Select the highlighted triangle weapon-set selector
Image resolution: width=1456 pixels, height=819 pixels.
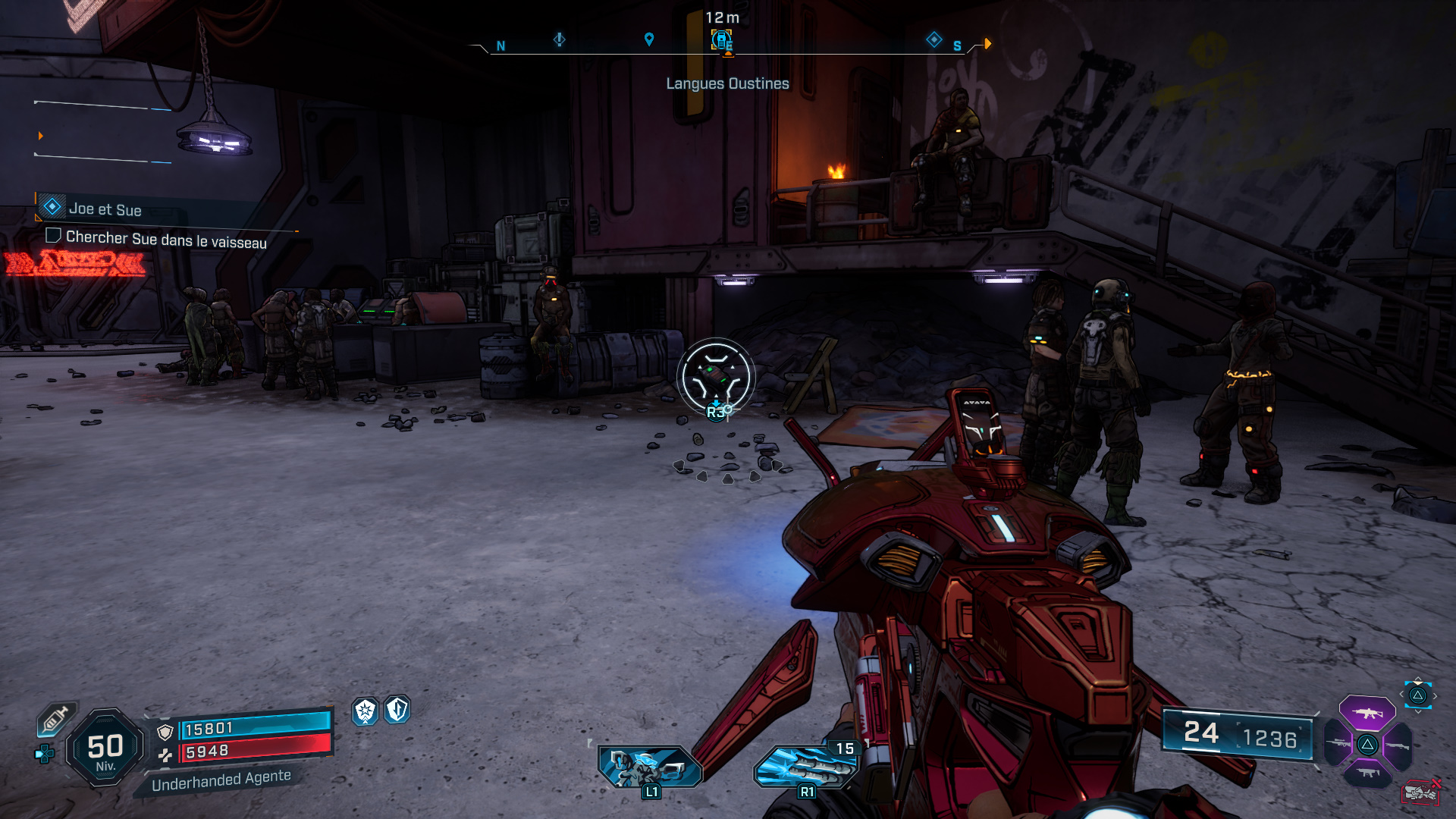1417,695
